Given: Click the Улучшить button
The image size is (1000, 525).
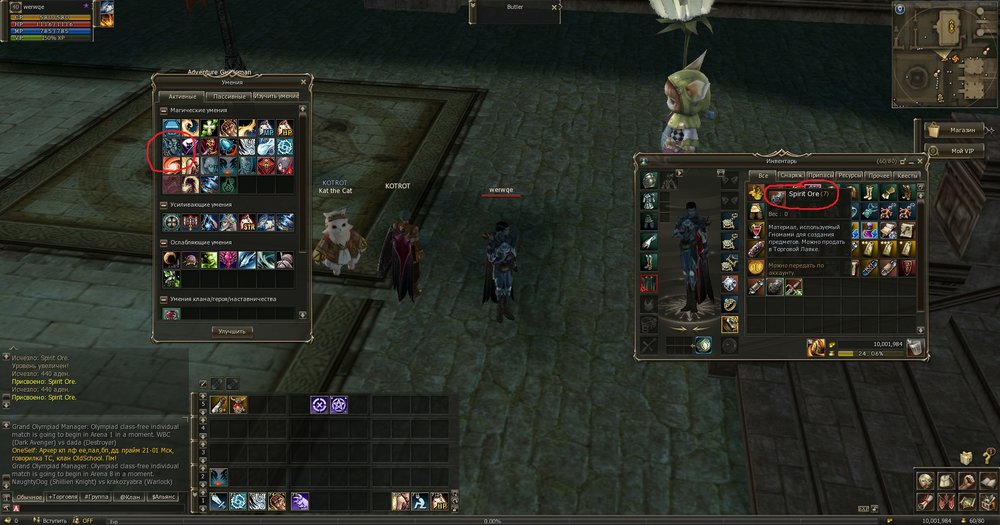Looking at the screenshot, I should (x=232, y=330).
